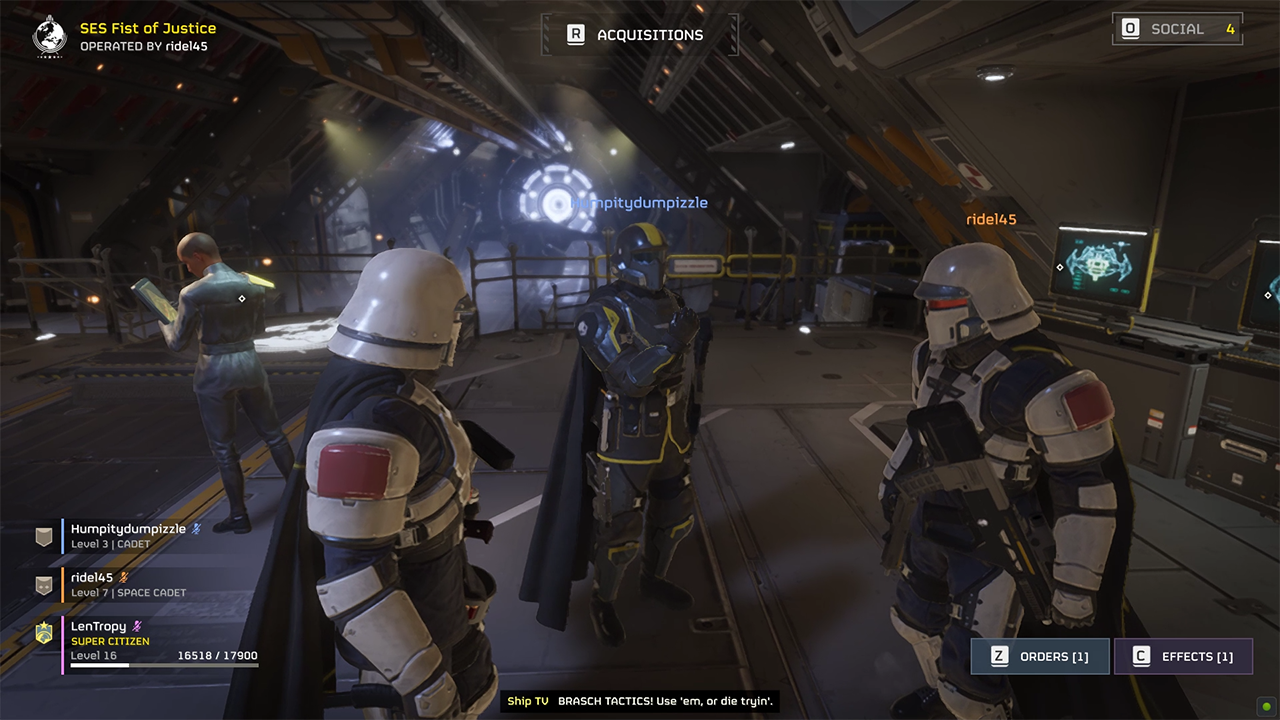Select ridel45 in the squad list

coord(128,584)
